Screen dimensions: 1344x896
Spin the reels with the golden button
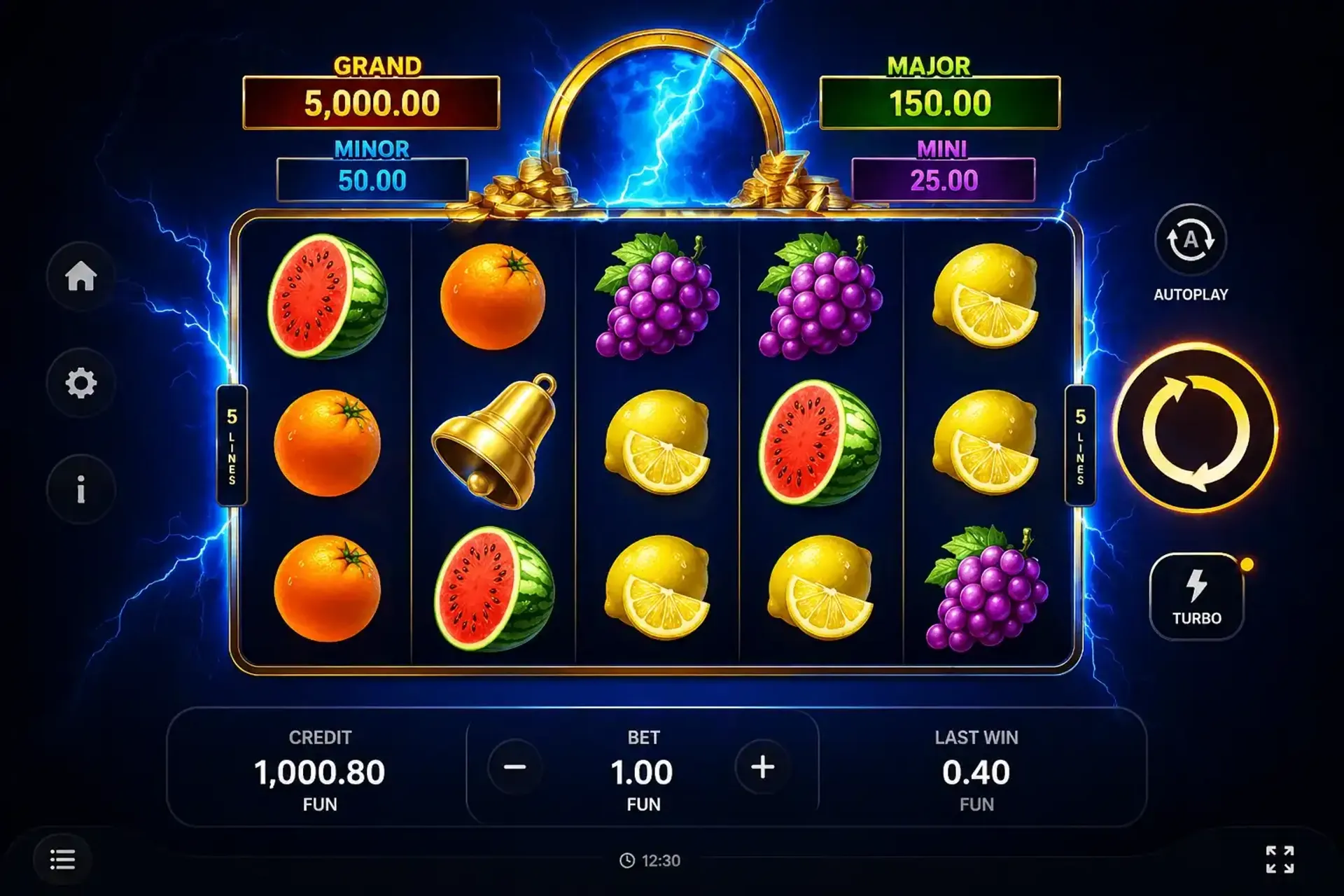click(x=1196, y=429)
